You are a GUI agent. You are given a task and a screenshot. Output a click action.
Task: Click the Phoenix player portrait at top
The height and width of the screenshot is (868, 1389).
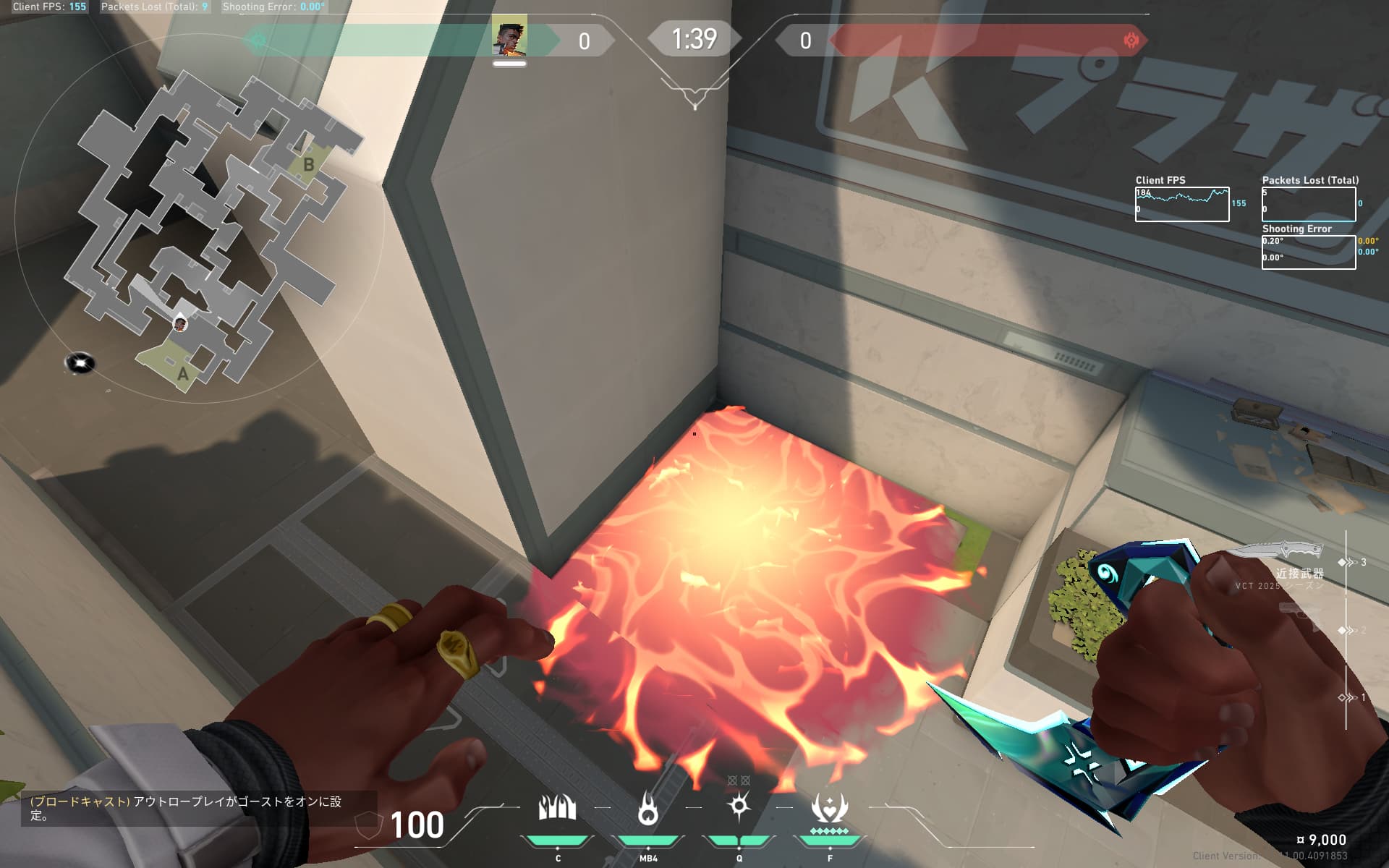(x=509, y=38)
